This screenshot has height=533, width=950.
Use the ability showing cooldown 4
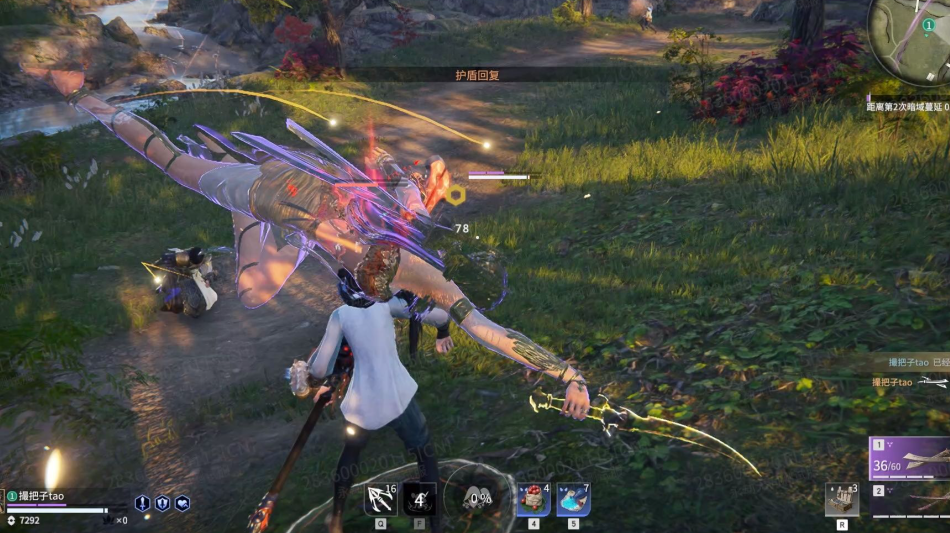coord(420,499)
